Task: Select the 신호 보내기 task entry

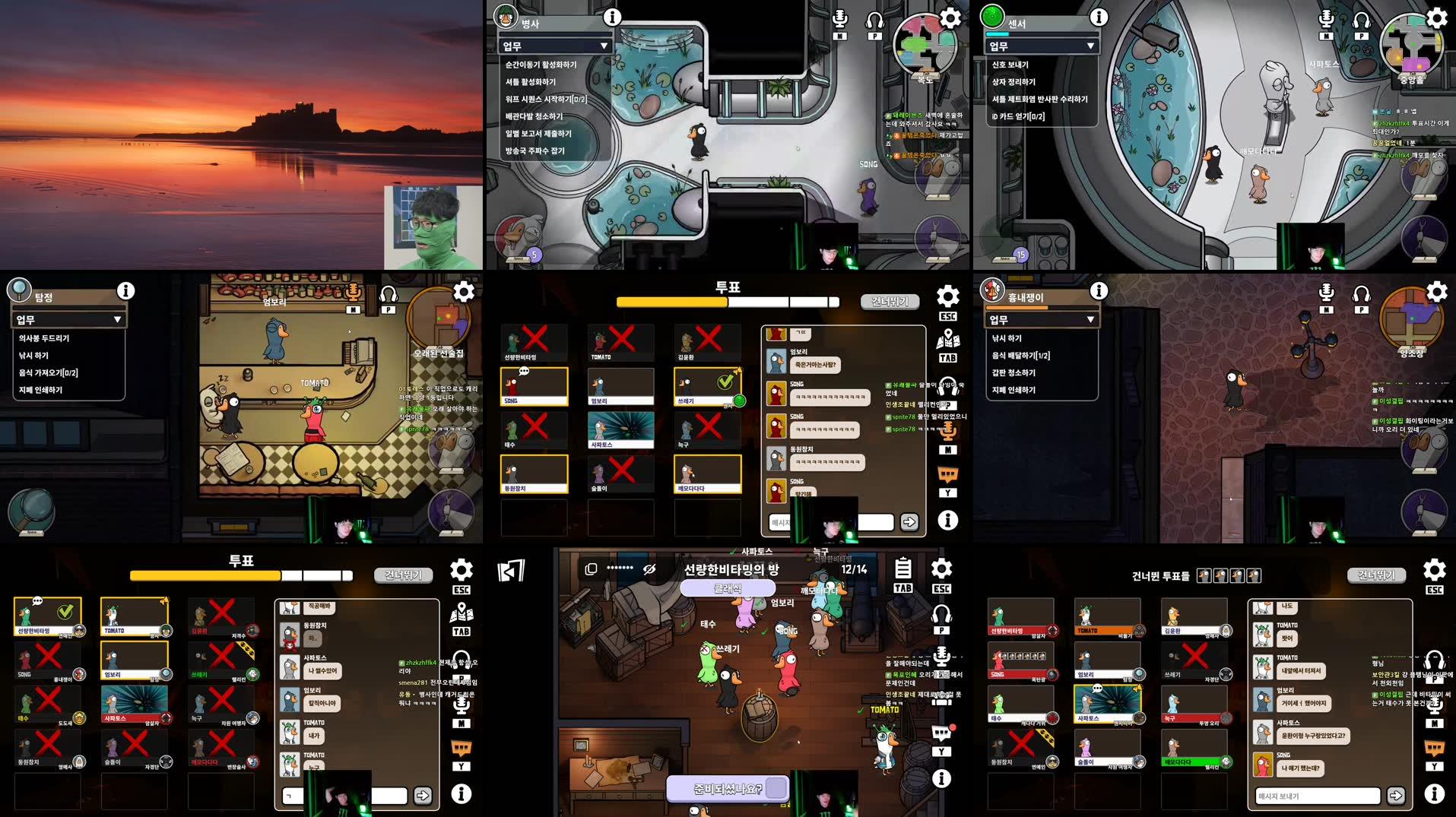Action: coord(1011,65)
